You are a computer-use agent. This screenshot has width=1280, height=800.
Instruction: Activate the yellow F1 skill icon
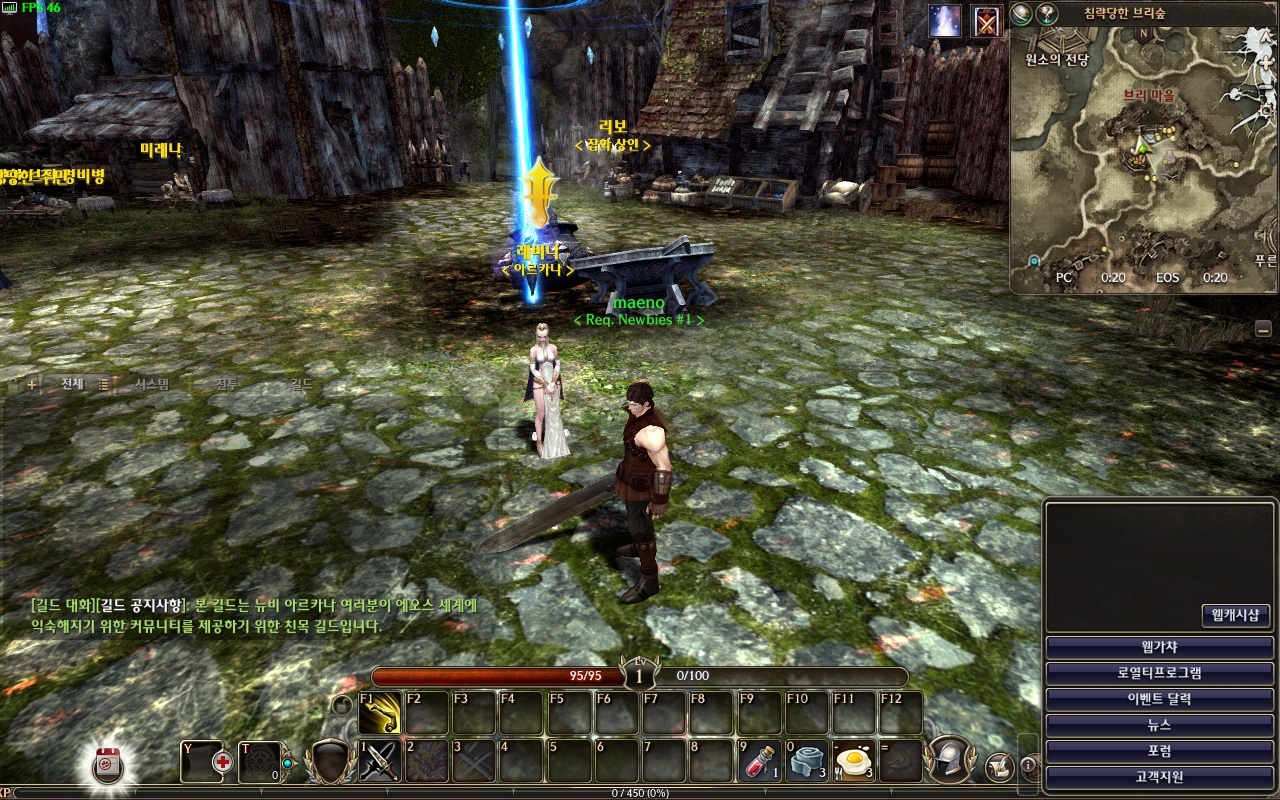coord(380,712)
